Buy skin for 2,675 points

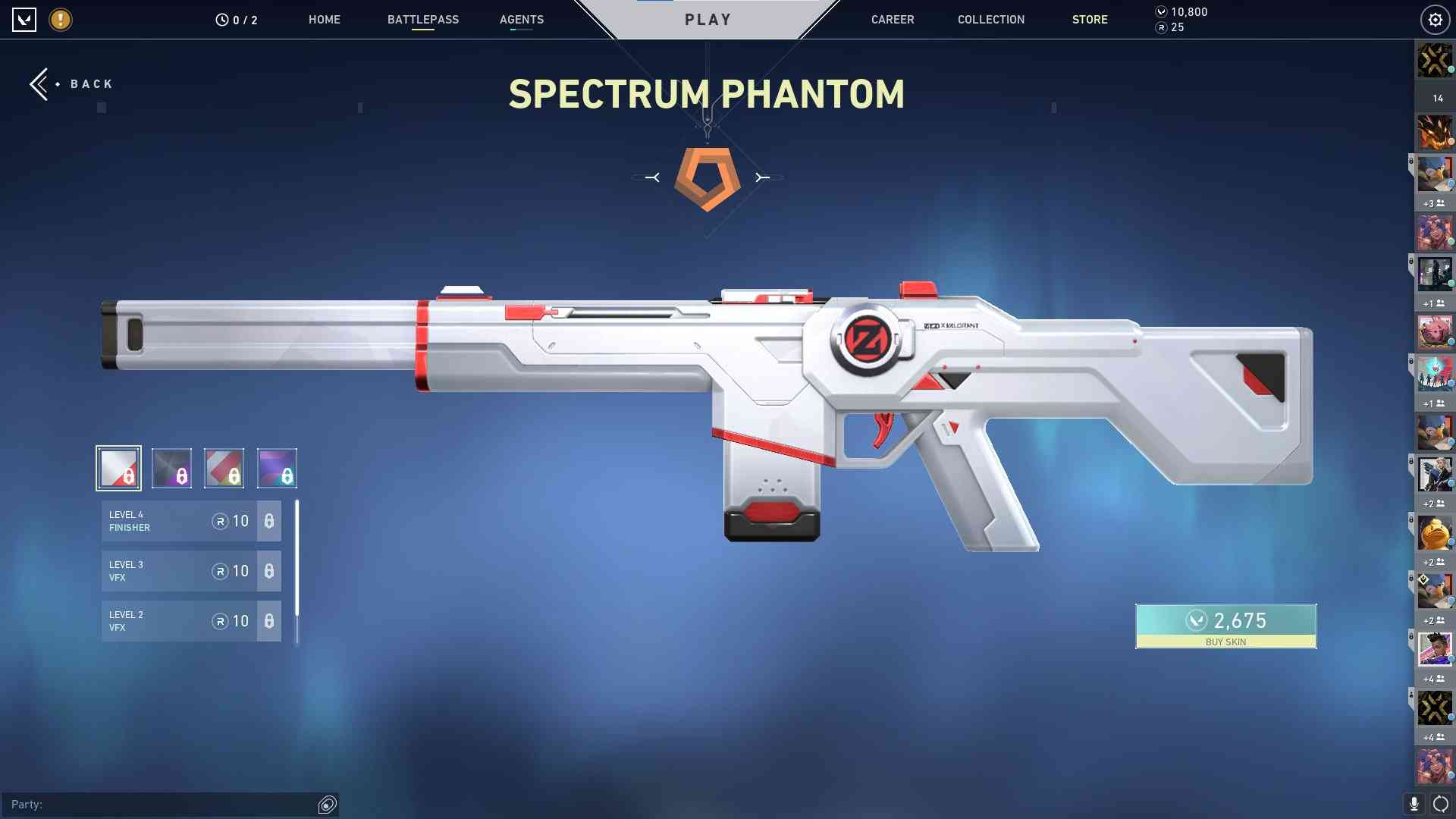click(x=1225, y=626)
